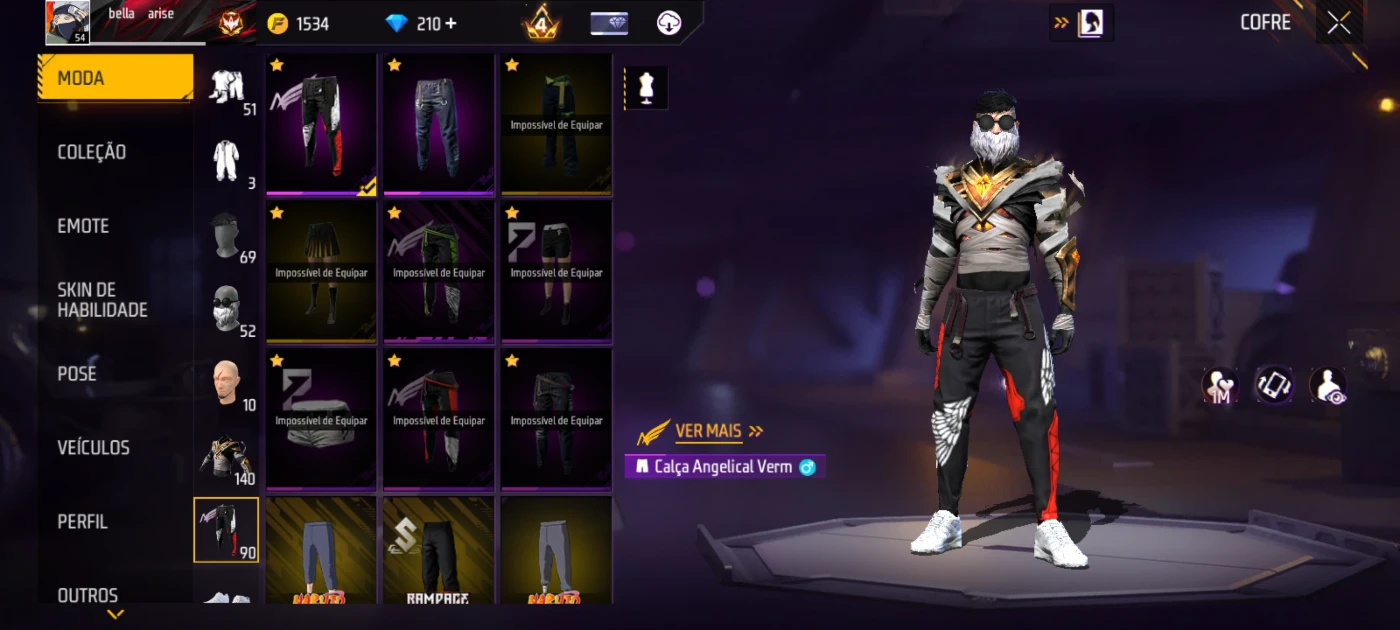Pick the blue jeans pants tile
Screen dimensions: 1400x630
439,124
